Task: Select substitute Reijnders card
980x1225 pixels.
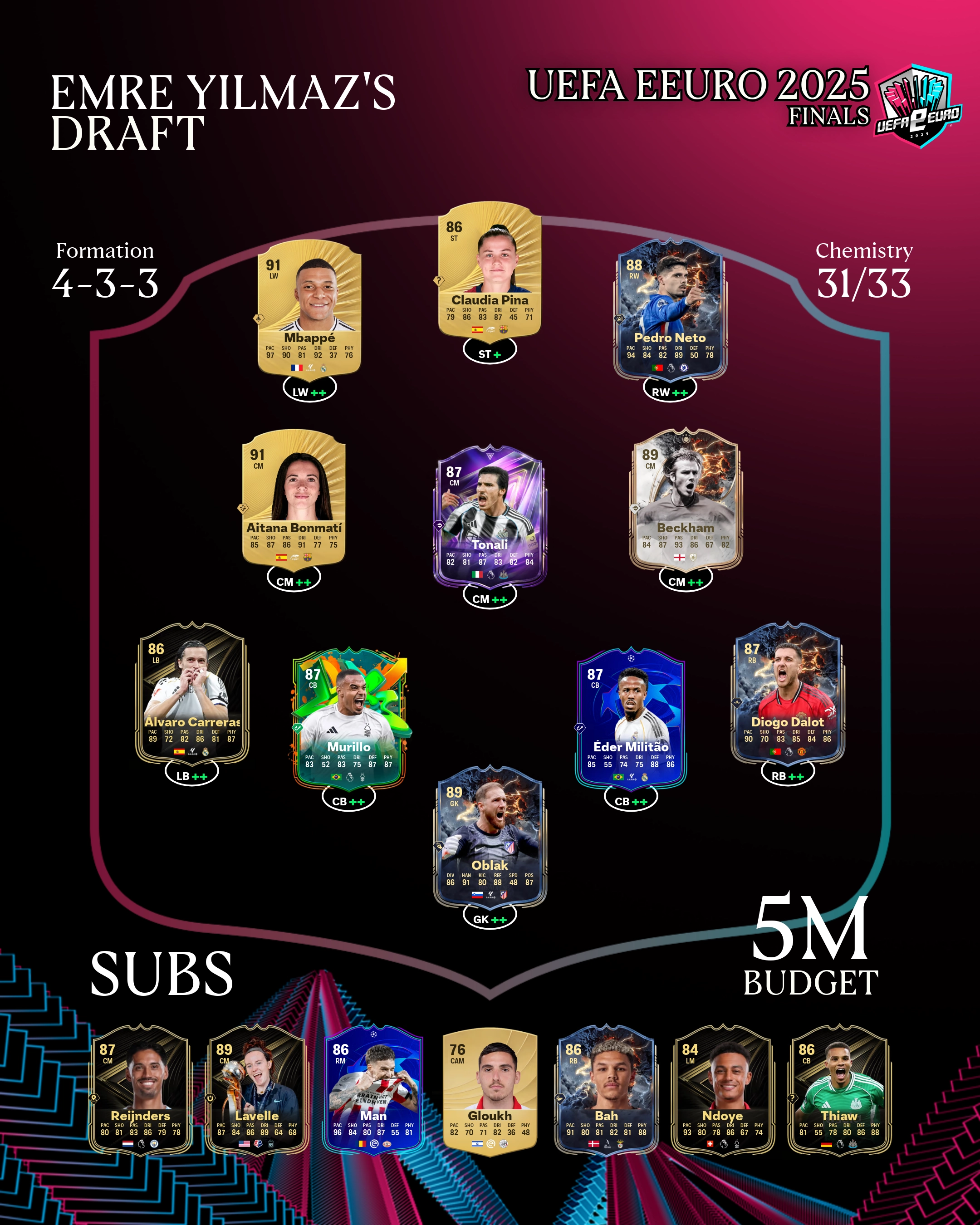Action: pyautogui.click(x=140, y=1090)
